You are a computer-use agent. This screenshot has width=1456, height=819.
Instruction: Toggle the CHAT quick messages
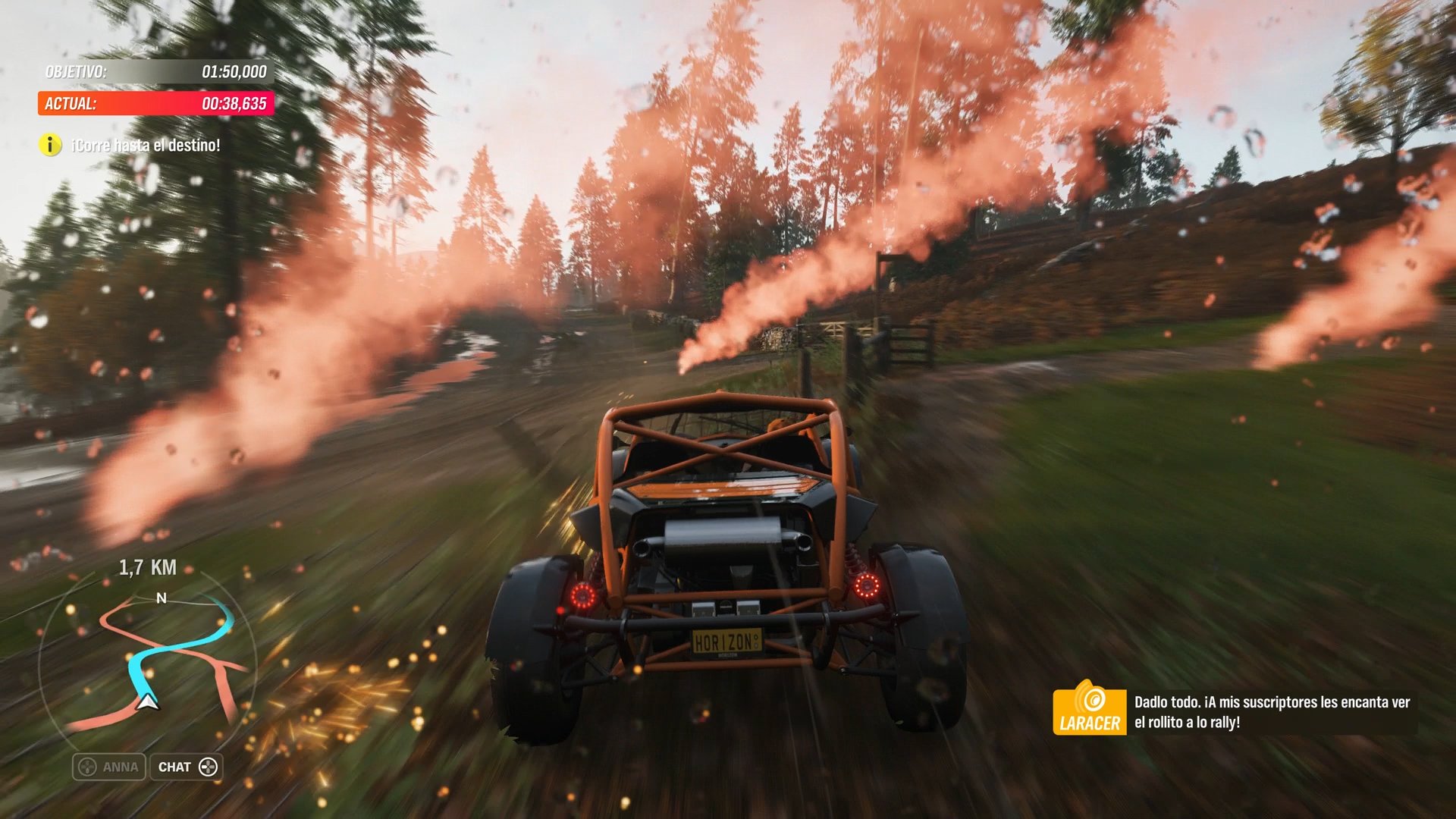pyautogui.click(x=186, y=767)
